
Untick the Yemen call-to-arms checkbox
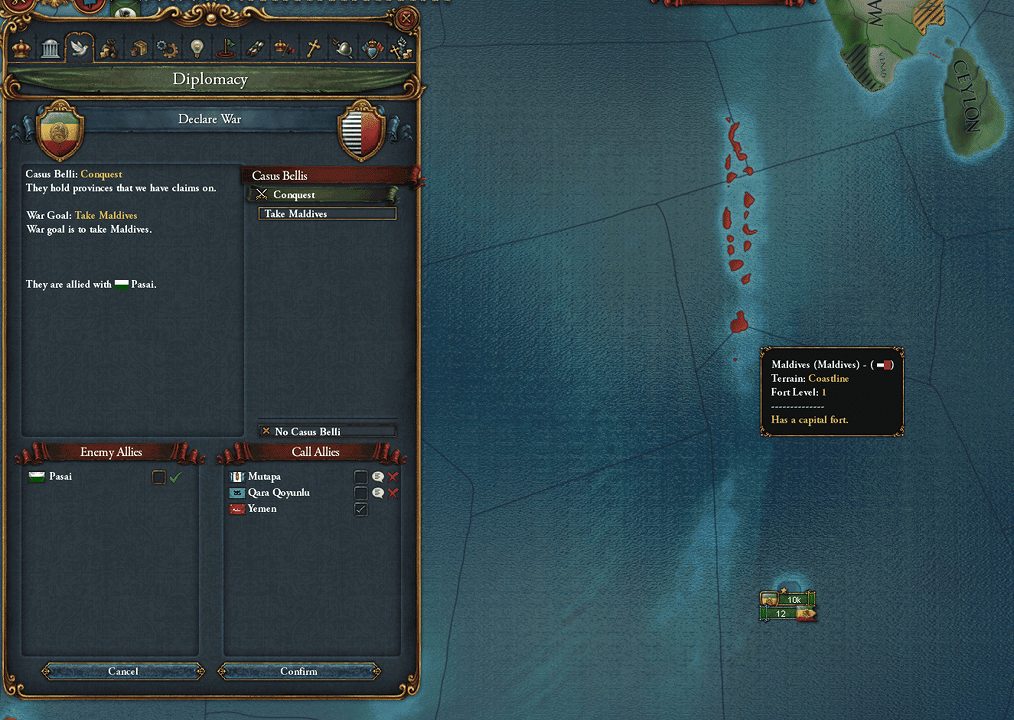(361, 509)
